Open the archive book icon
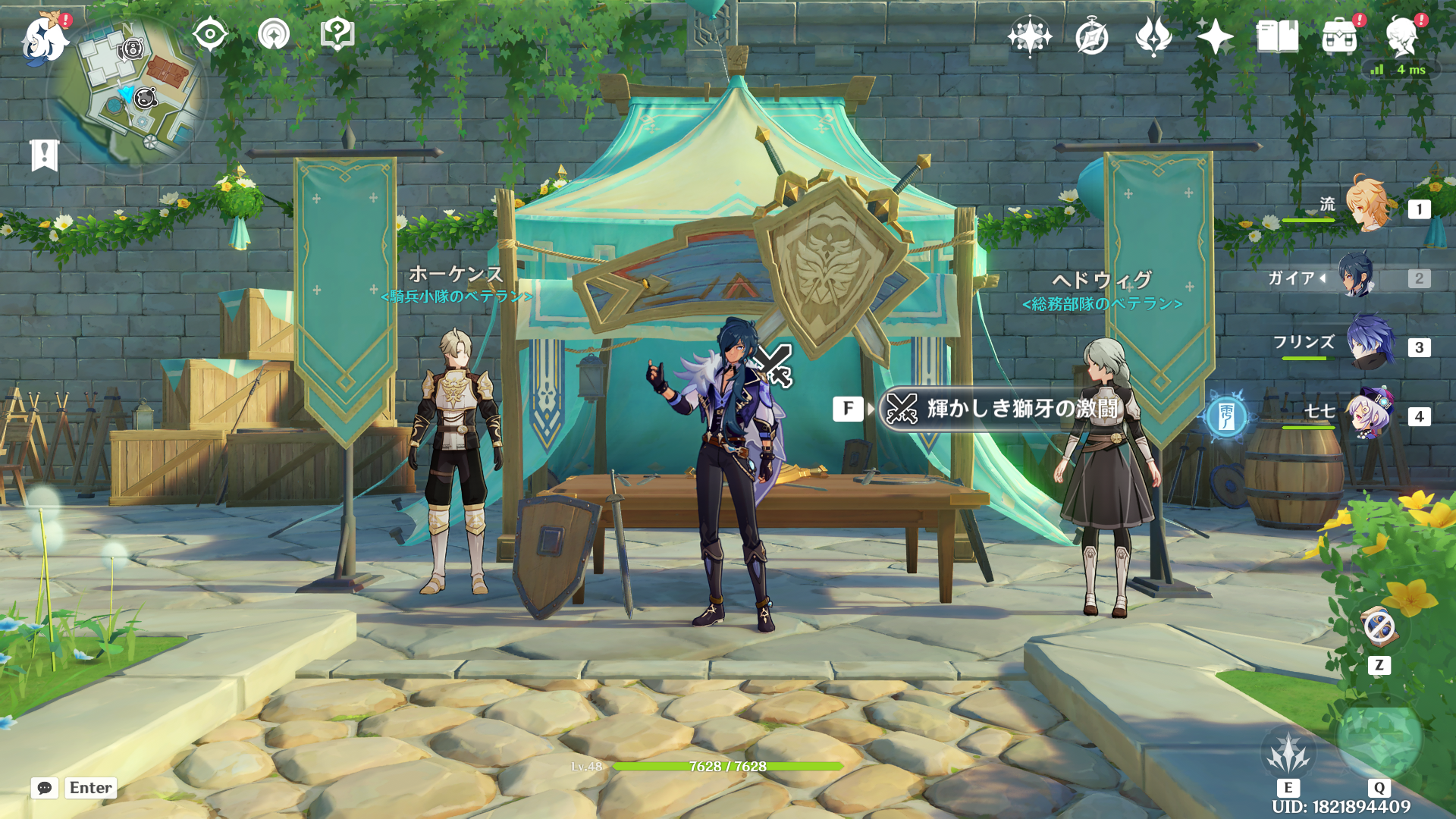Image resolution: width=1456 pixels, height=819 pixels. click(x=1277, y=36)
